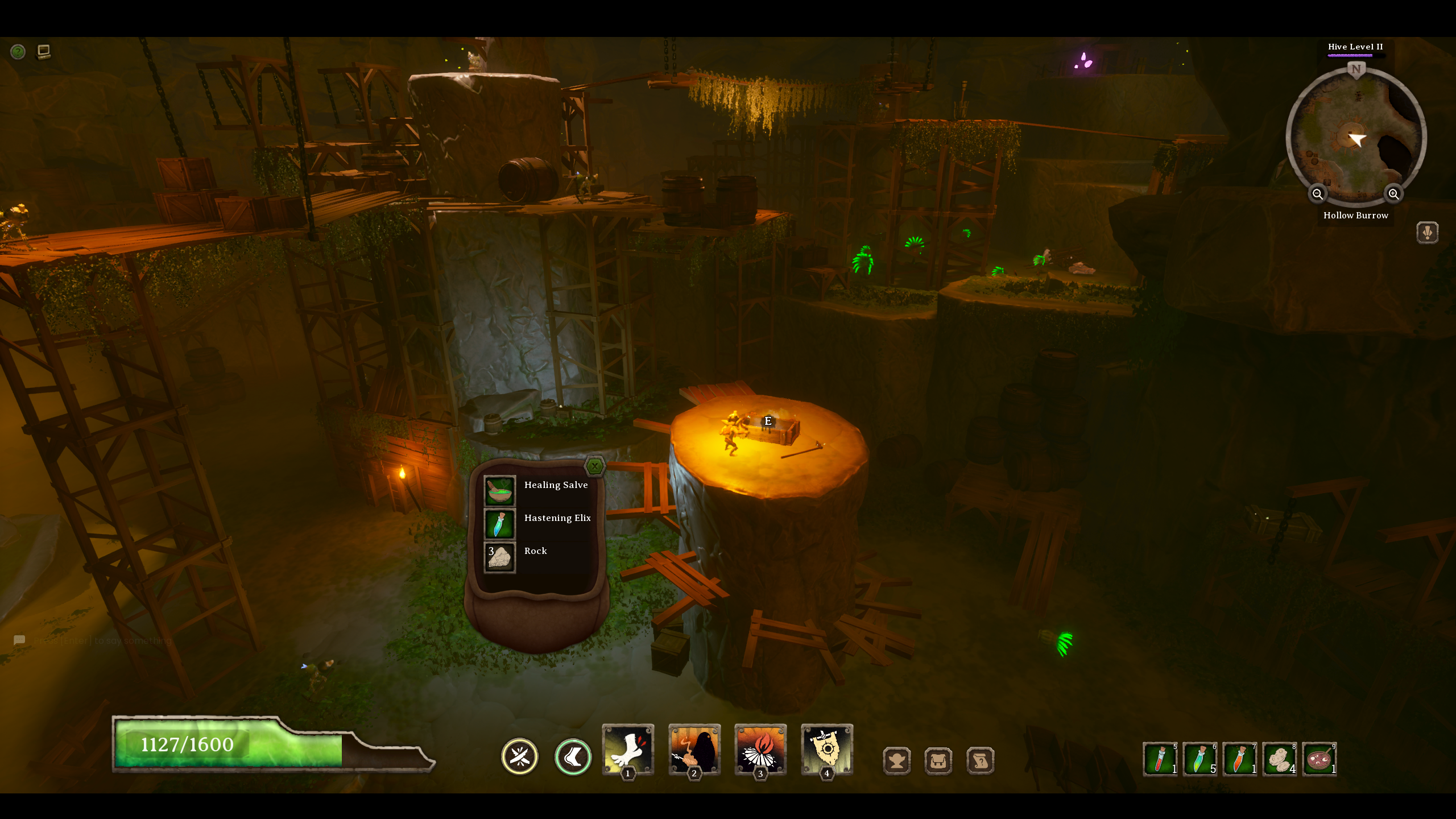
Task: Click the chat input field to say something
Action: 102,640
